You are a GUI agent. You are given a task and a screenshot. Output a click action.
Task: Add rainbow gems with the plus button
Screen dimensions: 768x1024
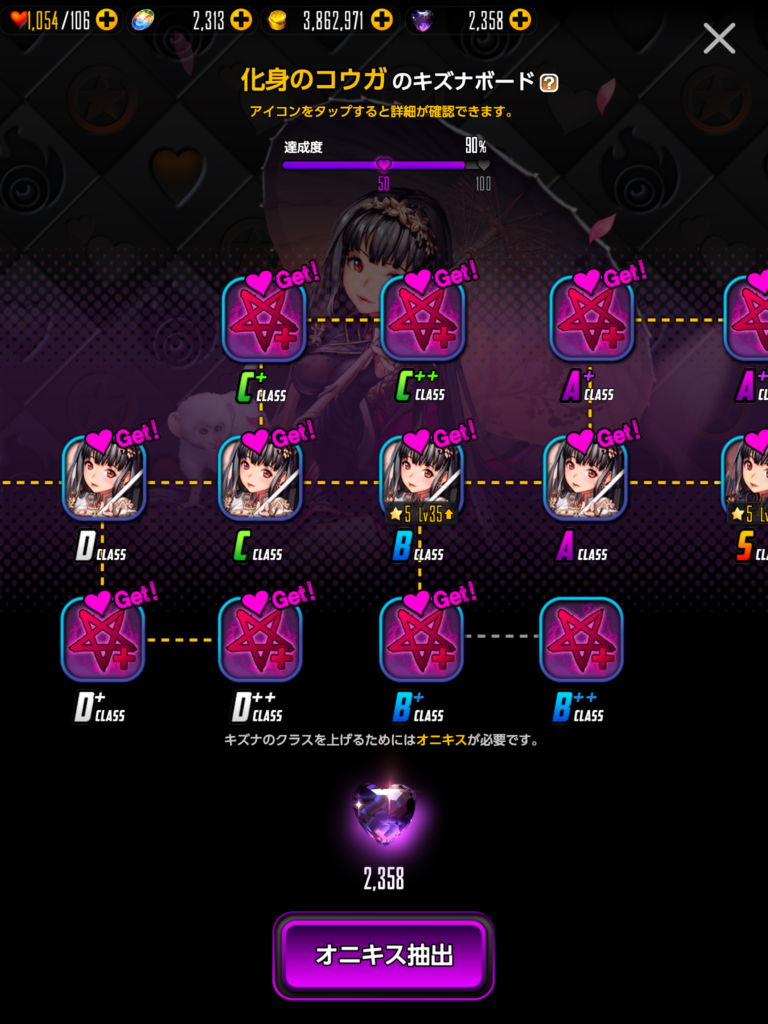coord(241,19)
